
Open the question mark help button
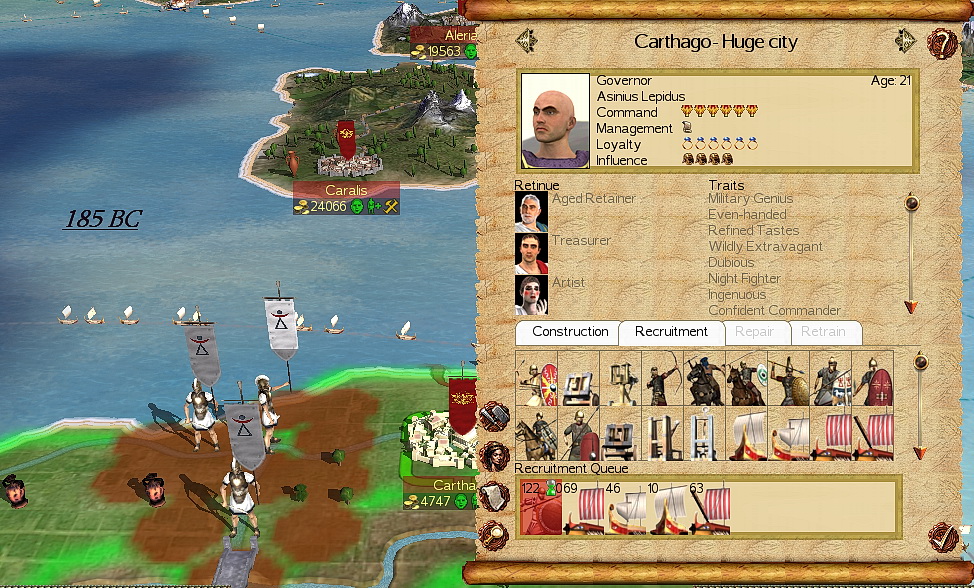tap(942, 43)
